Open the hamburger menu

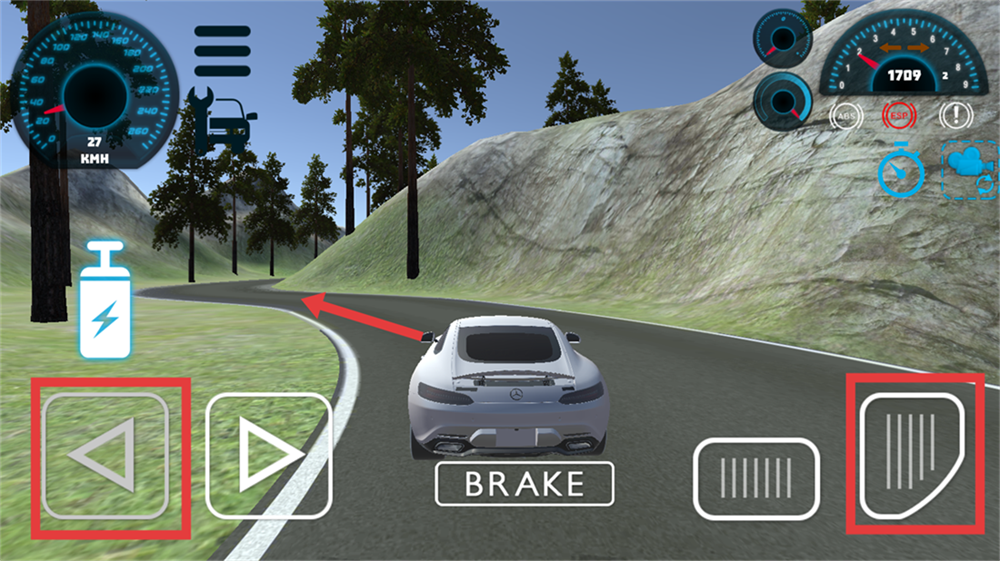click(223, 50)
